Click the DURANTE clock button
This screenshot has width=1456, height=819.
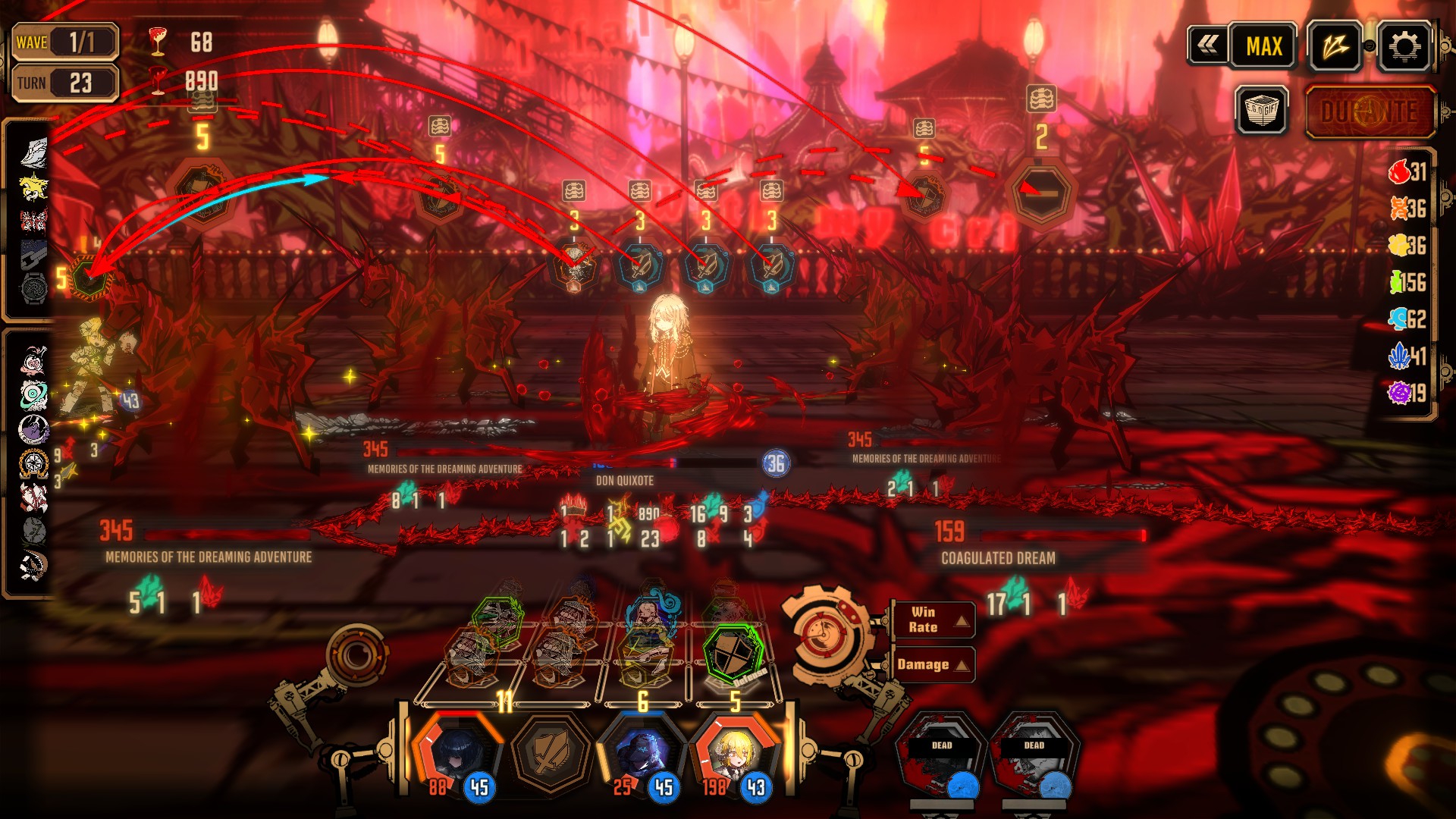pyautogui.click(x=1370, y=113)
